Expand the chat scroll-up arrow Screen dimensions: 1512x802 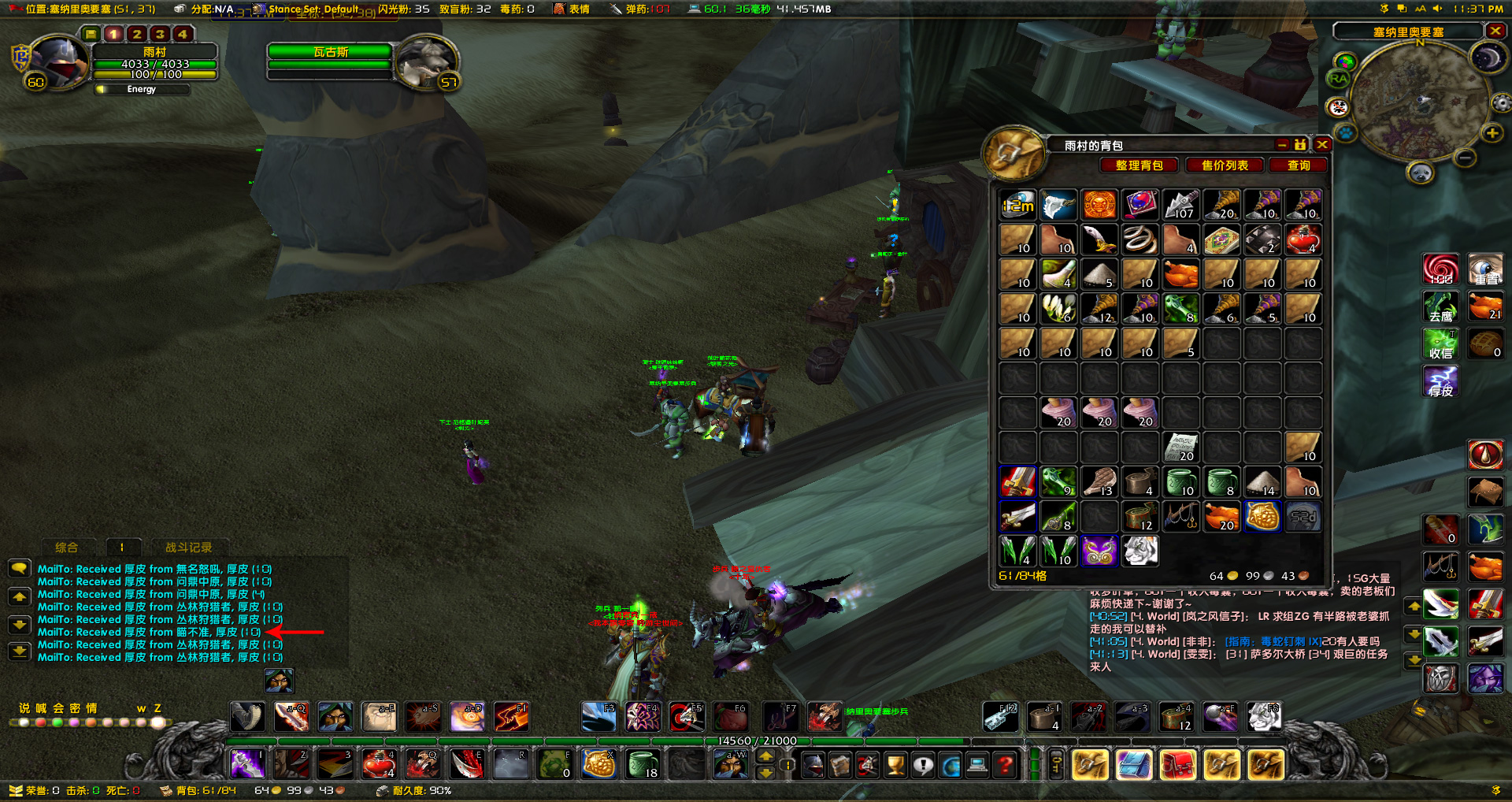click(20, 596)
